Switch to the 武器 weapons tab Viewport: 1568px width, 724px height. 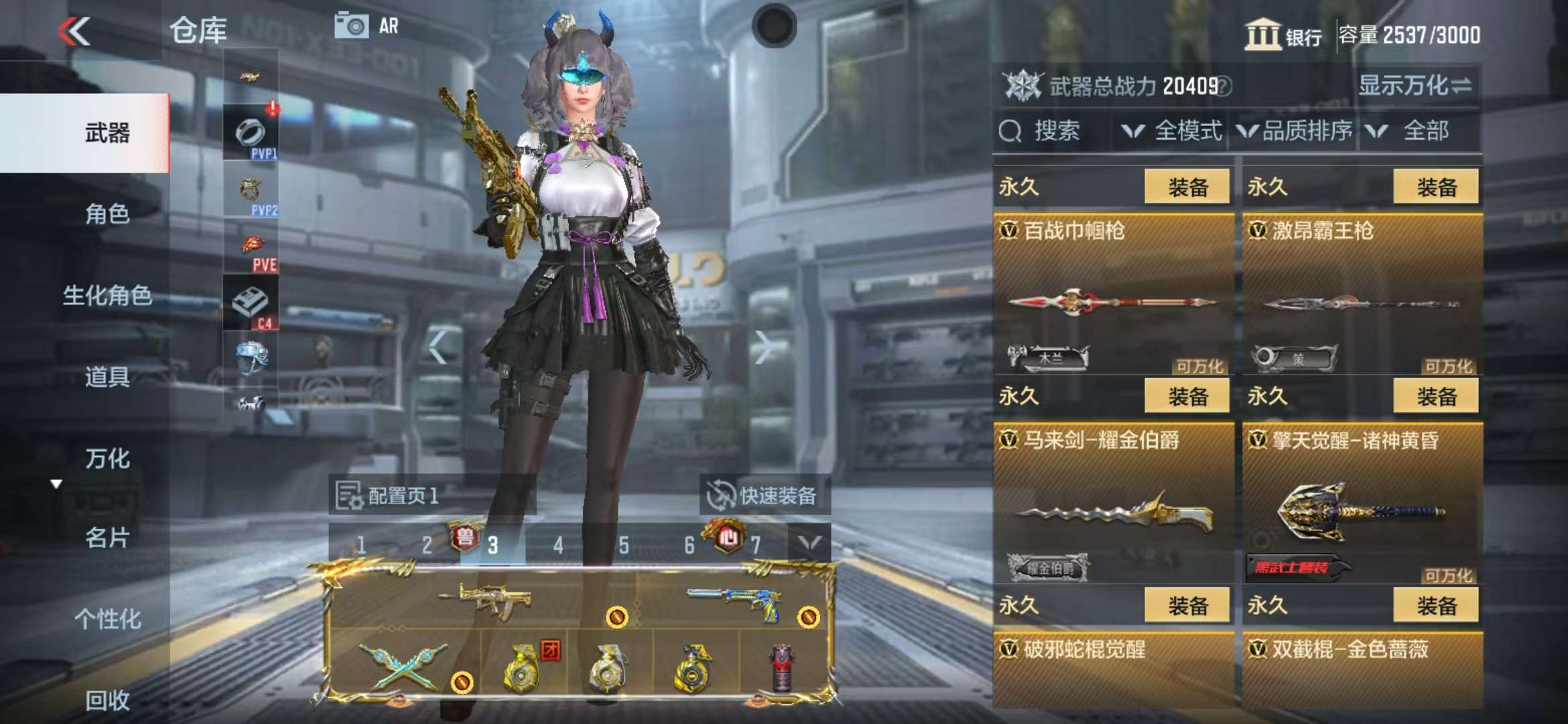(107, 133)
